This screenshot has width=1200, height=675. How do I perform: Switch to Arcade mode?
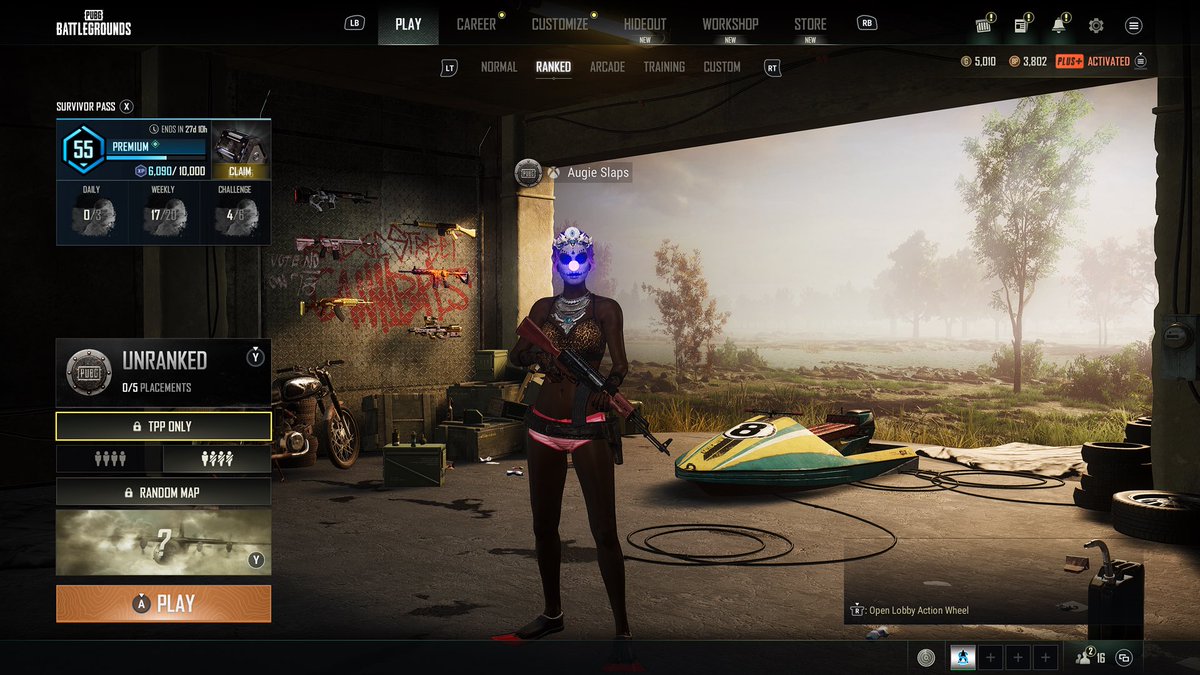607,67
